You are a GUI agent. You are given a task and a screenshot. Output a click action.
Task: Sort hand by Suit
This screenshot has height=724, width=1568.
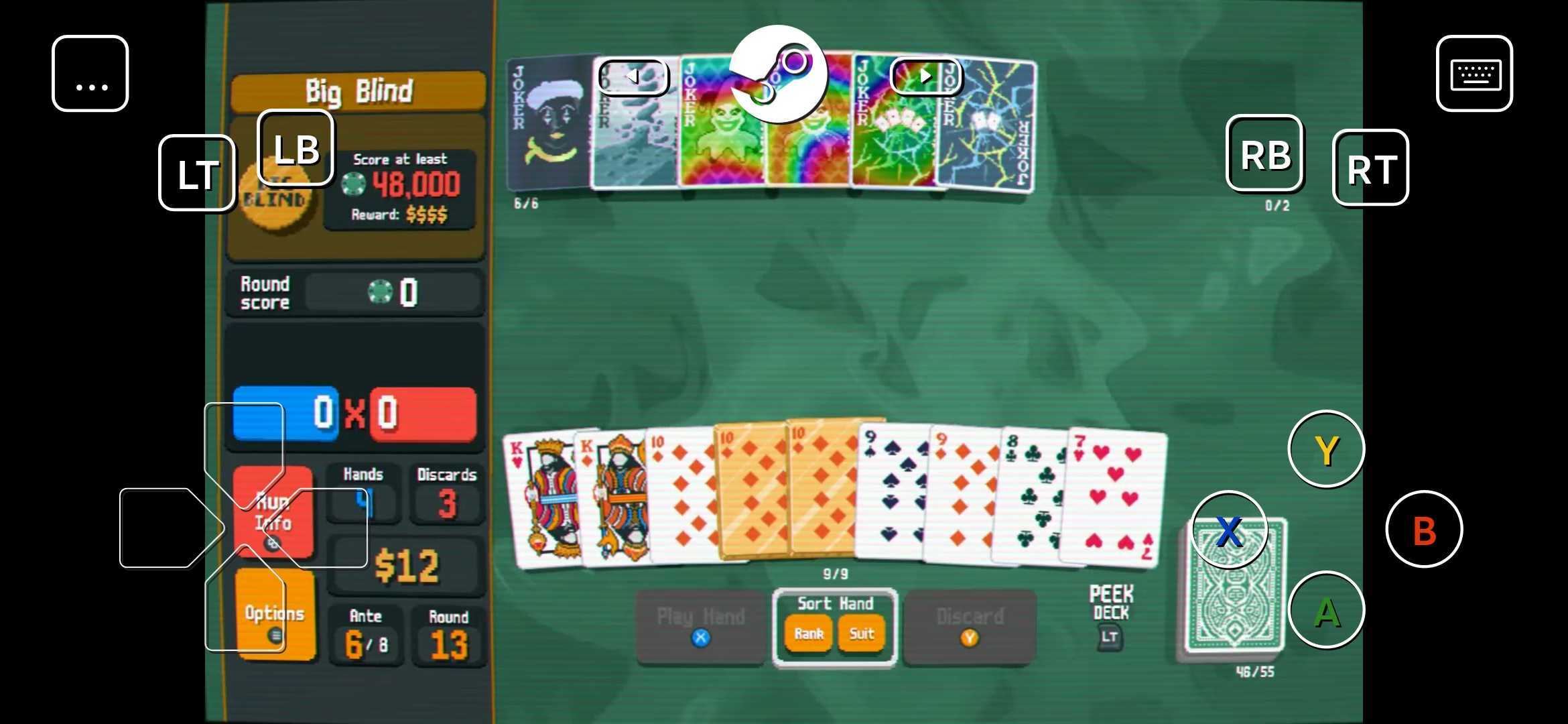pyautogui.click(x=861, y=633)
